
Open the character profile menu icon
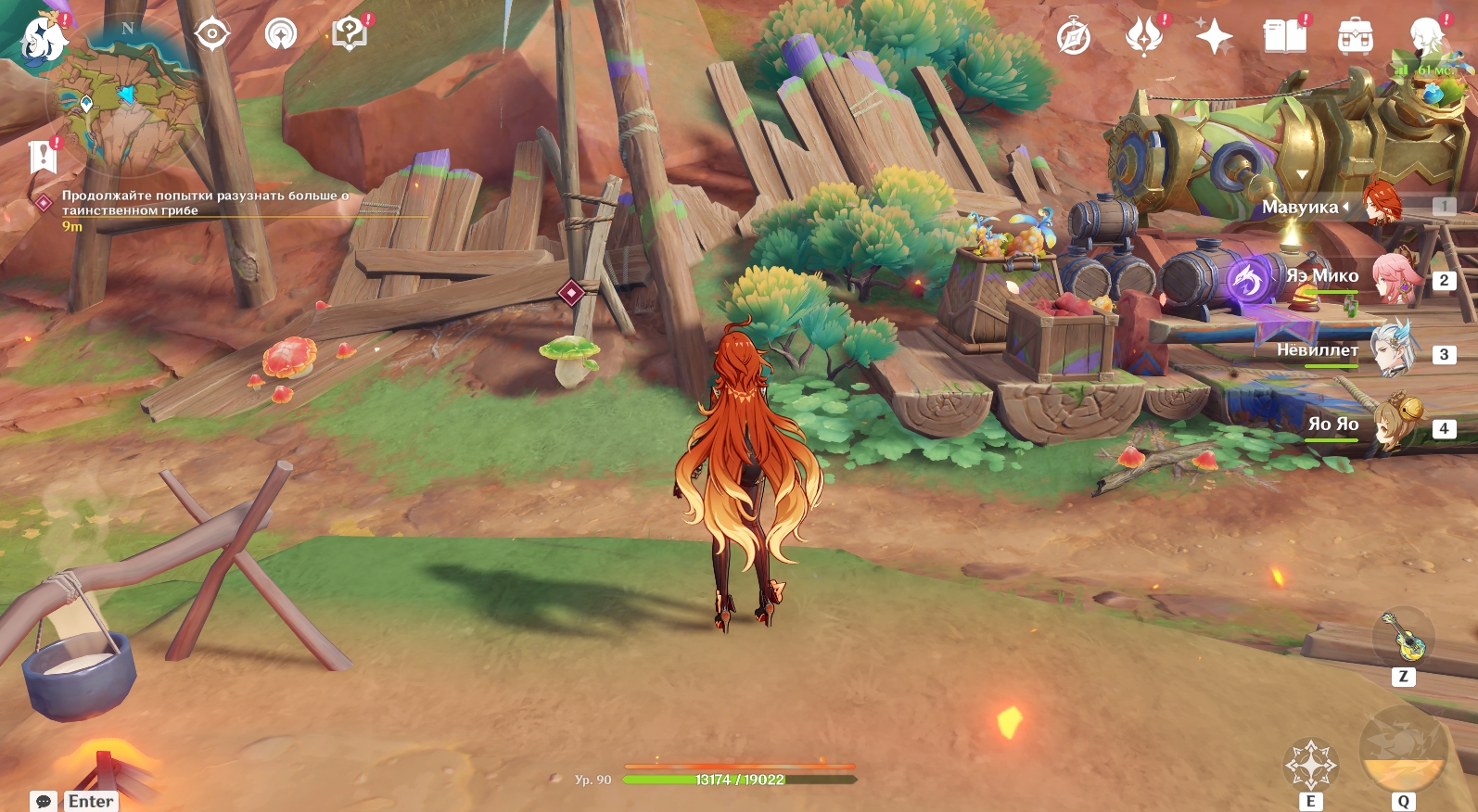click(x=1425, y=37)
